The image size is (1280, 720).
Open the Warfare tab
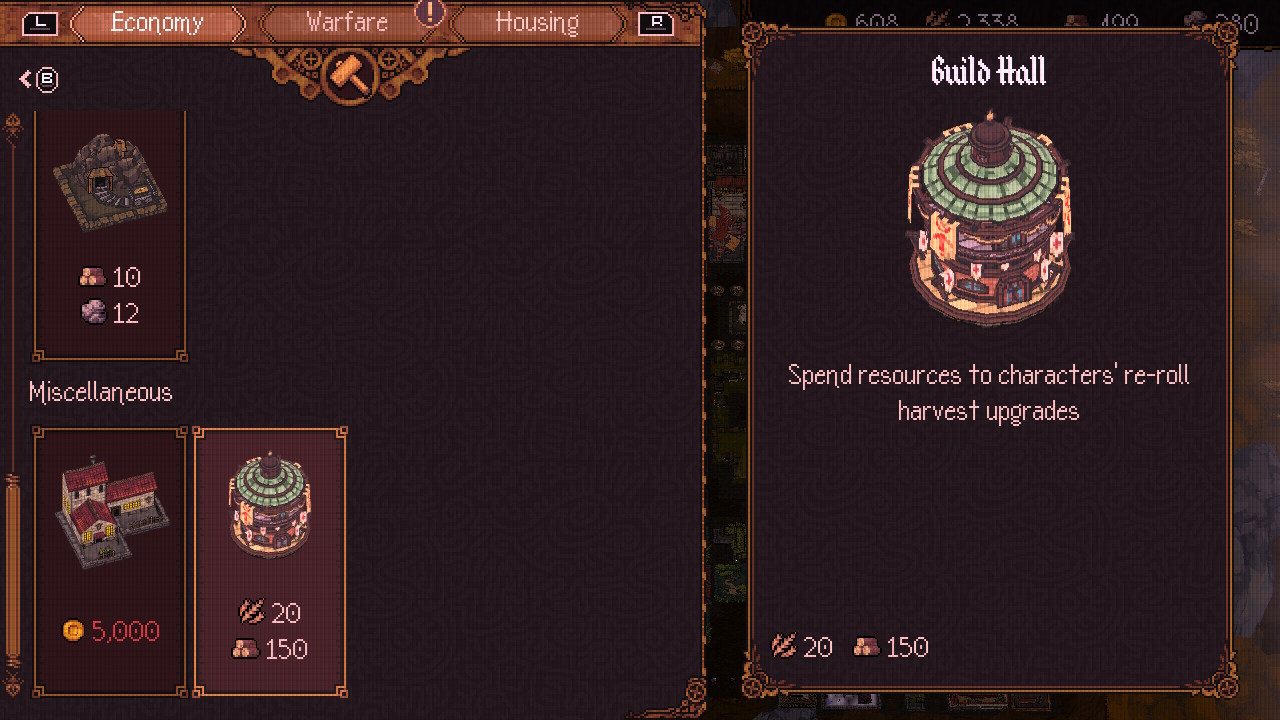coord(347,22)
